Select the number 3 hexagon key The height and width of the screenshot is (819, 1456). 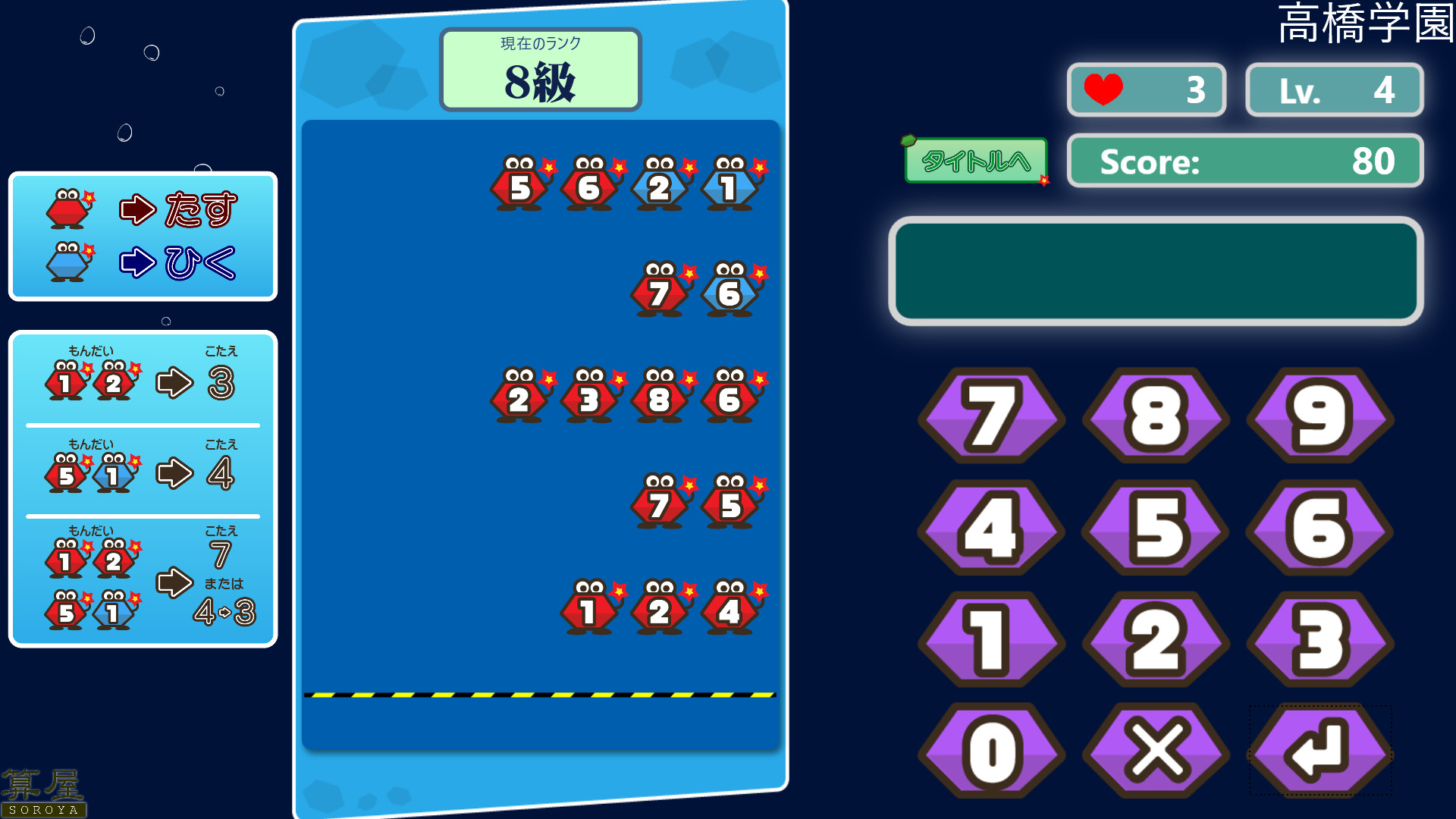[1319, 639]
